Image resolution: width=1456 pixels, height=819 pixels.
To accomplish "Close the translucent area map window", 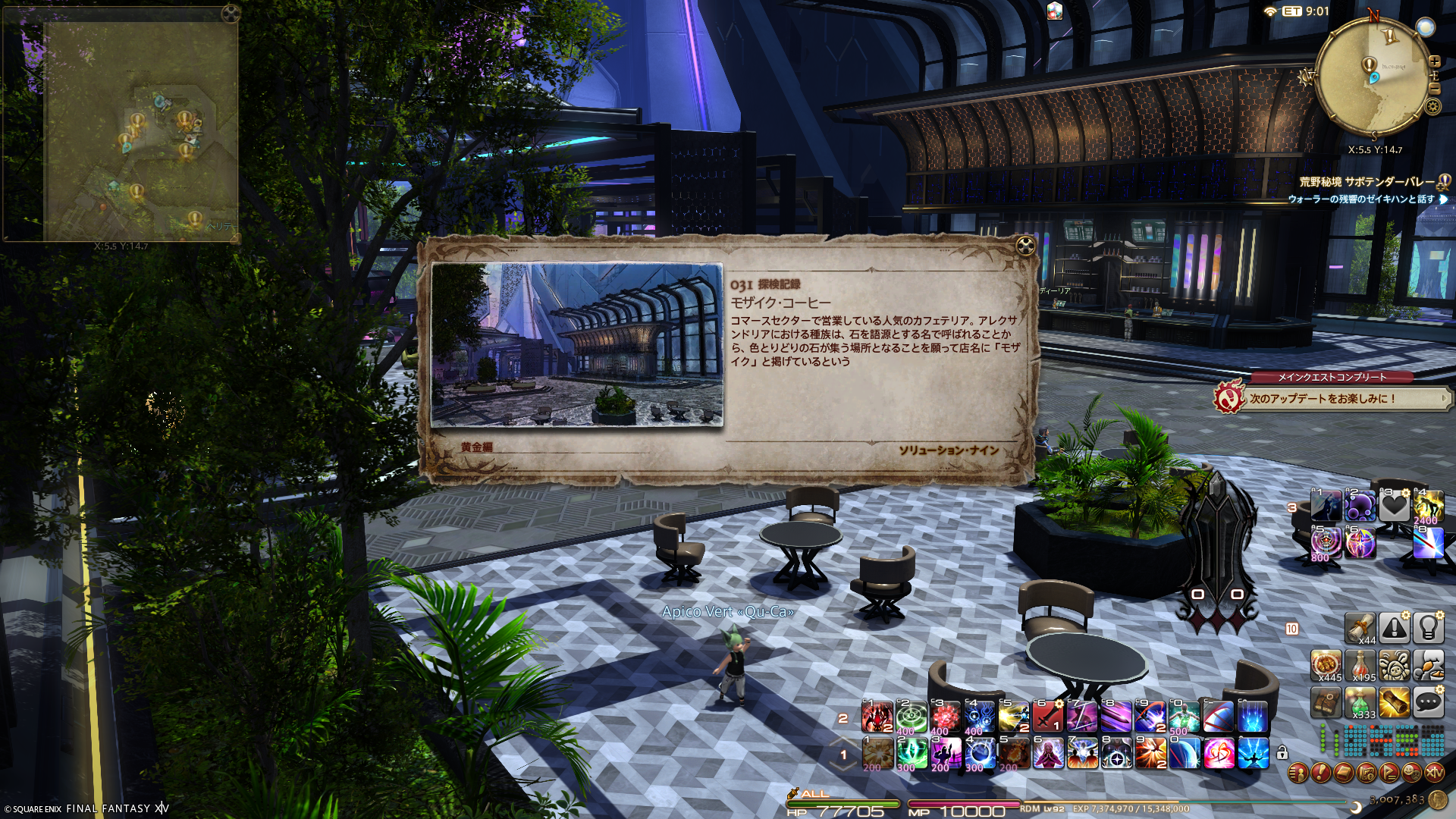I will point(231,14).
